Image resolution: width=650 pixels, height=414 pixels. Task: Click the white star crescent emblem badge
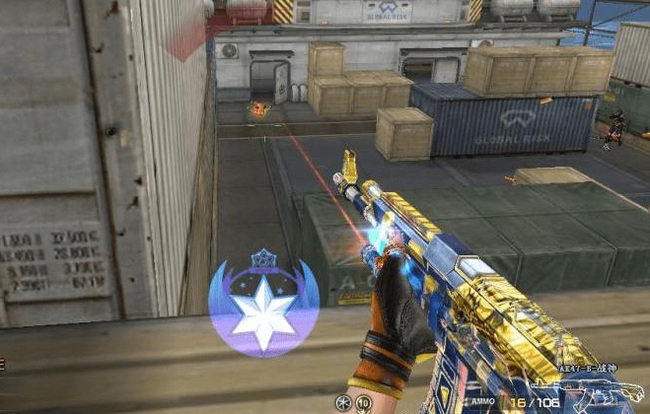point(263,304)
